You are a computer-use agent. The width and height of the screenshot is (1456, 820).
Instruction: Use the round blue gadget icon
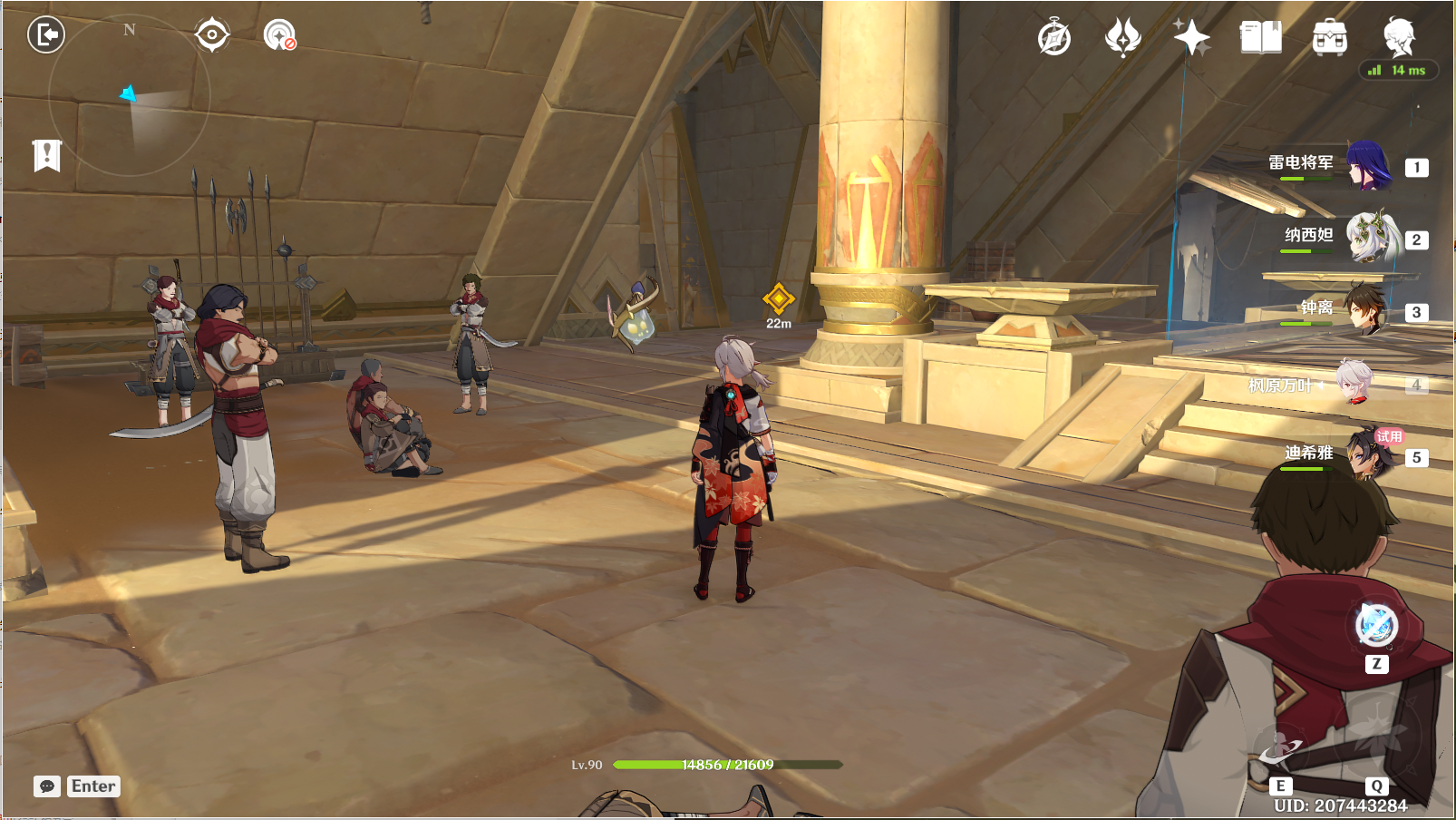pos(1376,625)
